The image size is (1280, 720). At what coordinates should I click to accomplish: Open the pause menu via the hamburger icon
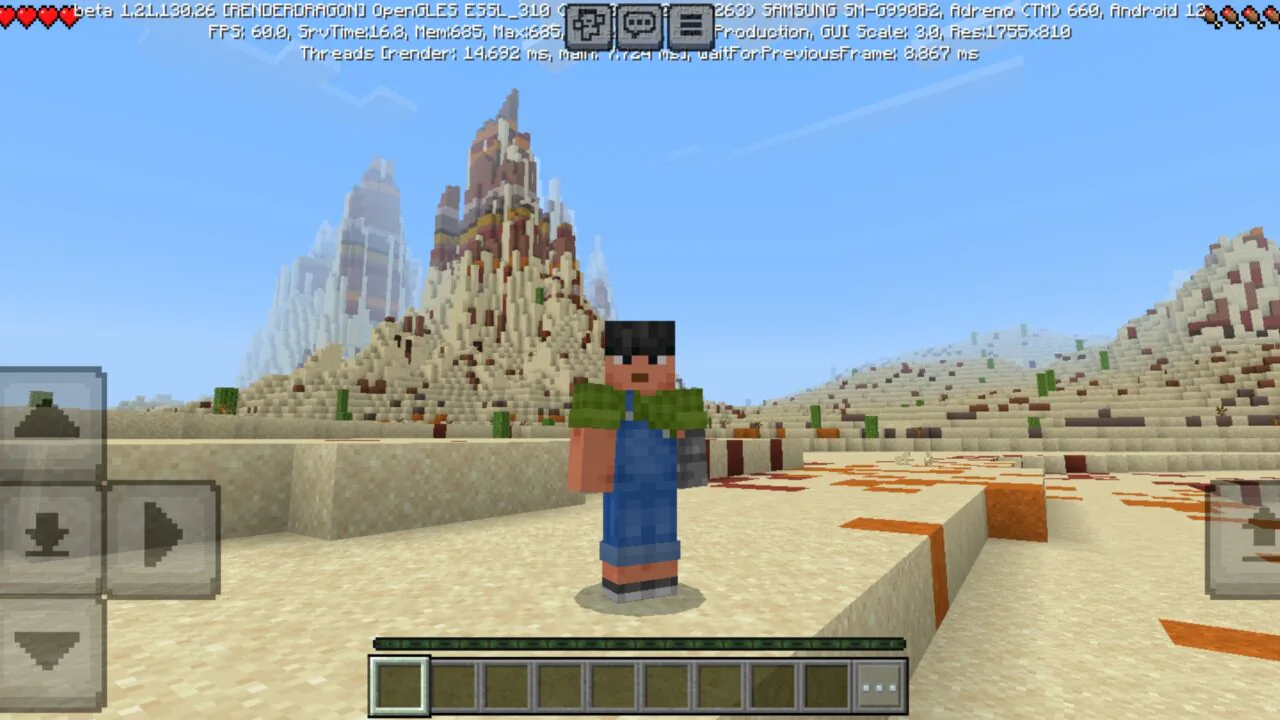click(x=690, y=26)
